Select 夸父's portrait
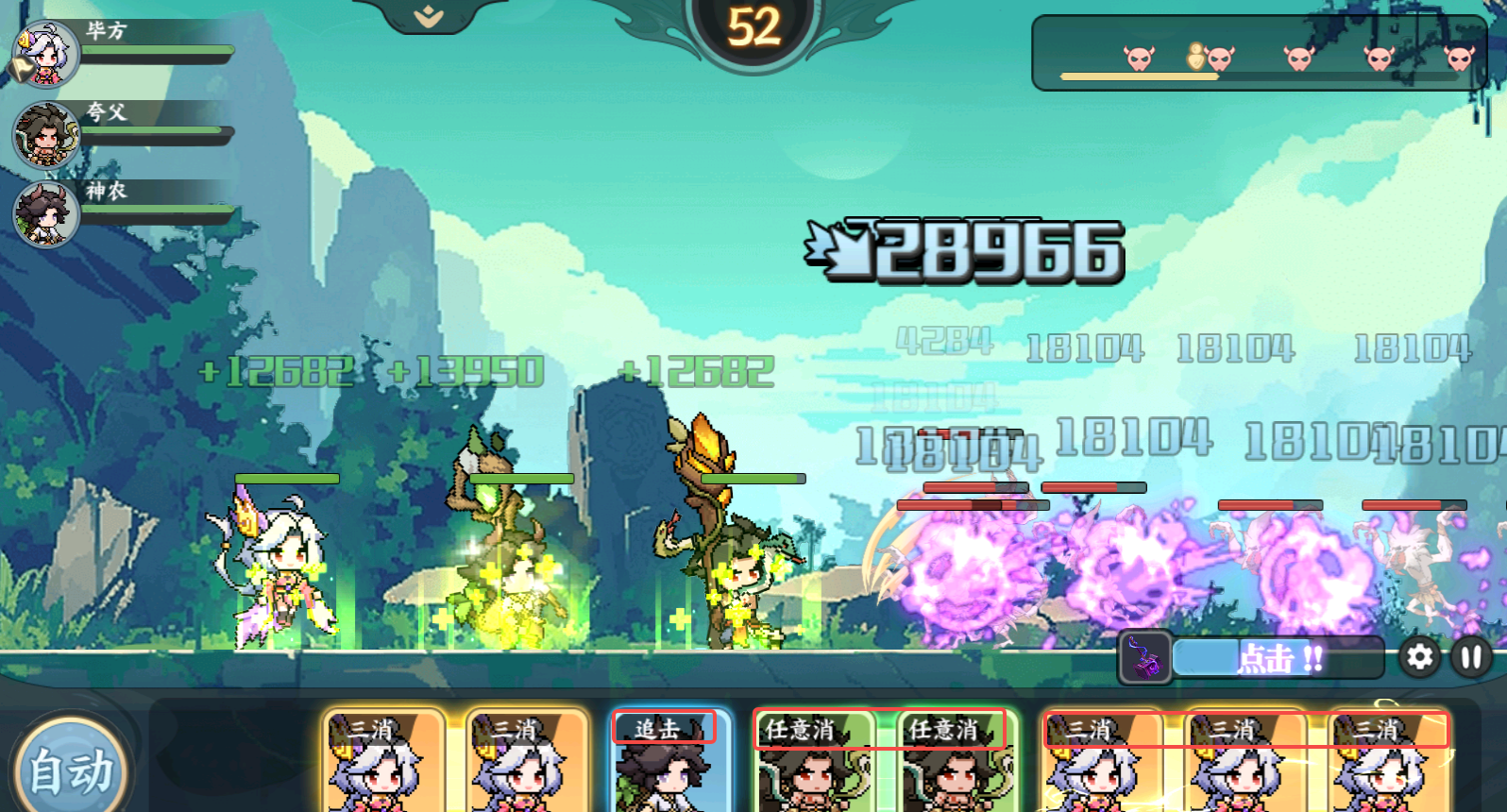Screen dimensions: 1507x812 point(45,135)
